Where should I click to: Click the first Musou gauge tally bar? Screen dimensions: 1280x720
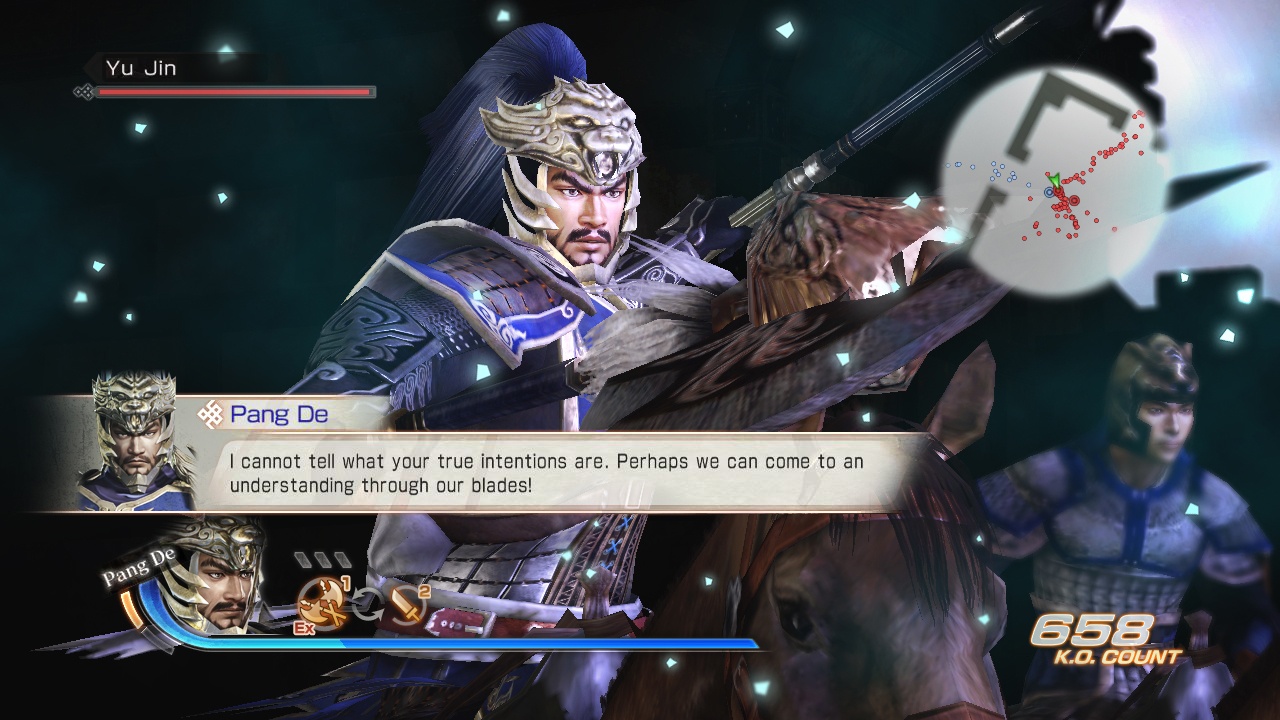click(304, 559)
